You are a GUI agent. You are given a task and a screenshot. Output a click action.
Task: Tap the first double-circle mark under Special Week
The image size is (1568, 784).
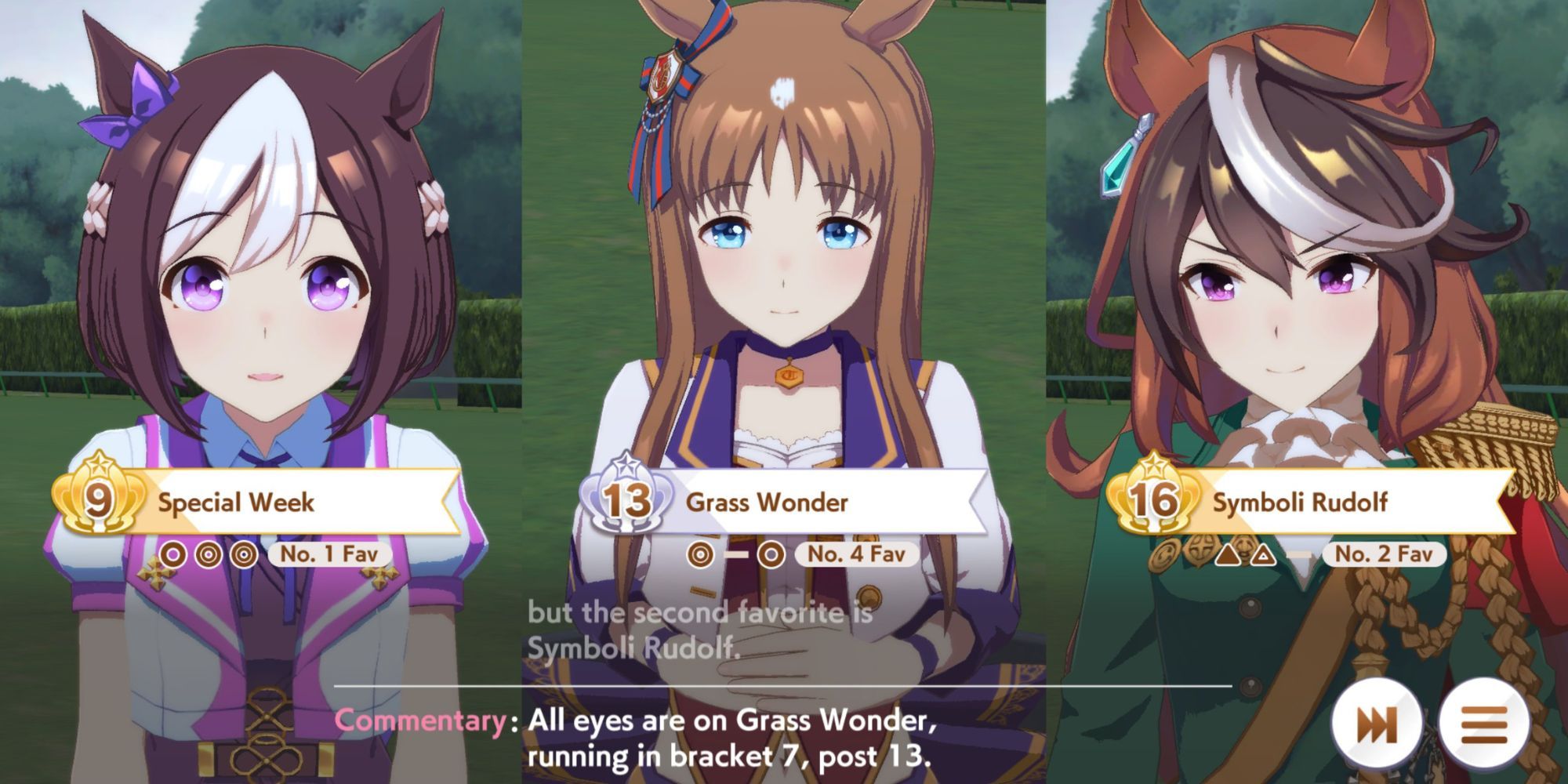pos(208,554)
